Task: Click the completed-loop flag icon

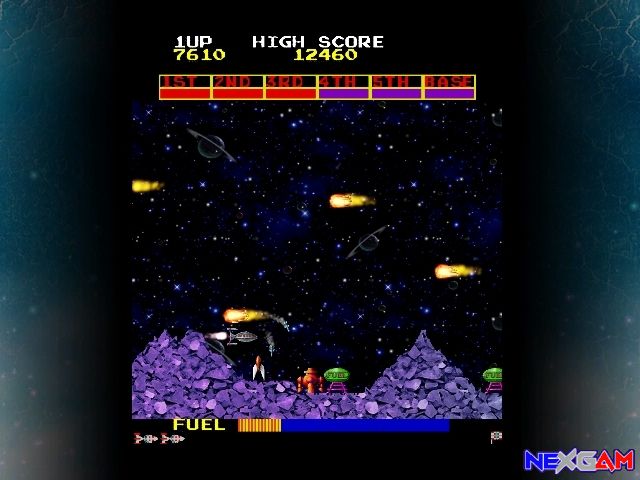Action: [x=496, y=437]
